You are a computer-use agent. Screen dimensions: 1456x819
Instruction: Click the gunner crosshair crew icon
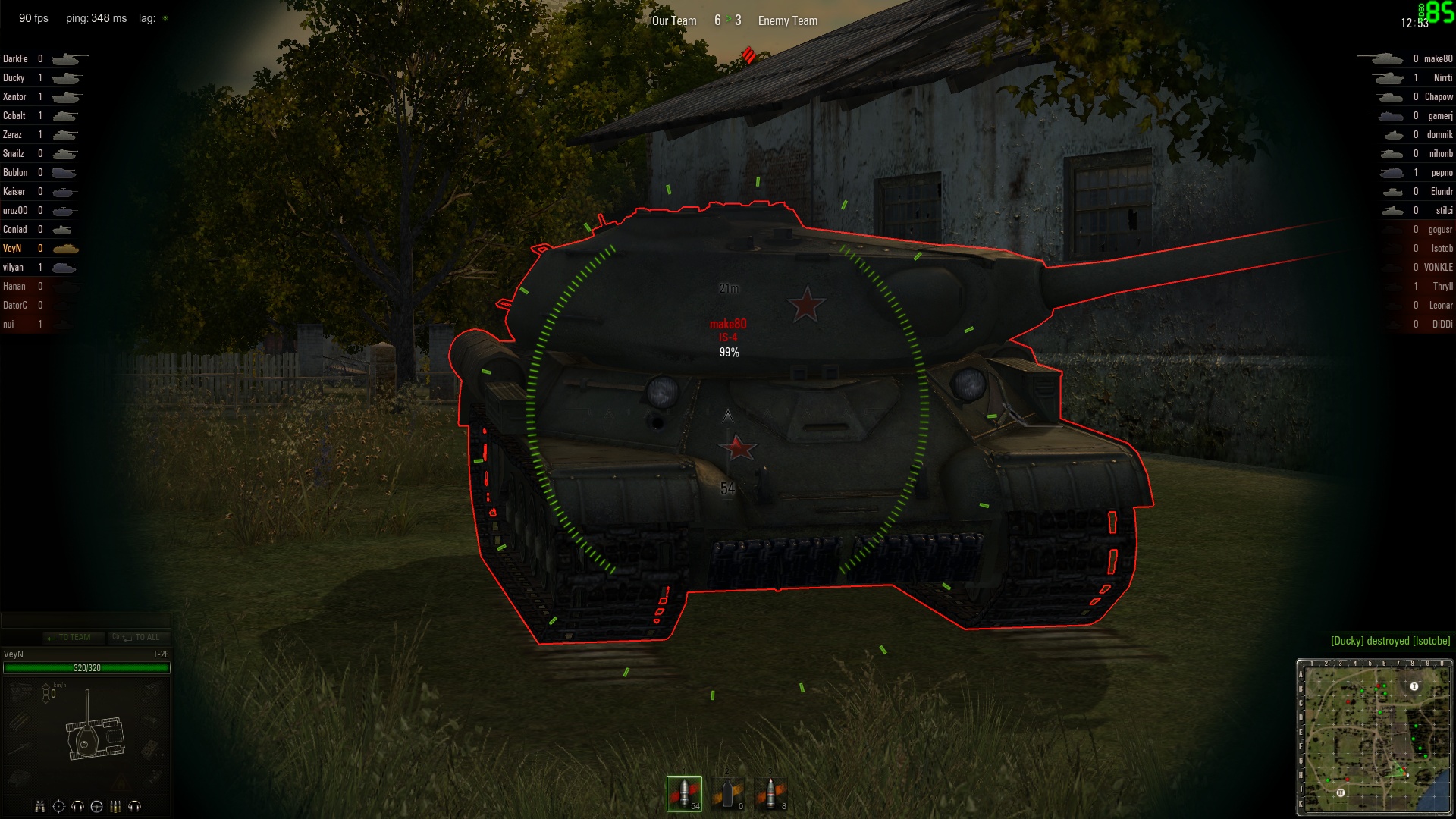58,806
